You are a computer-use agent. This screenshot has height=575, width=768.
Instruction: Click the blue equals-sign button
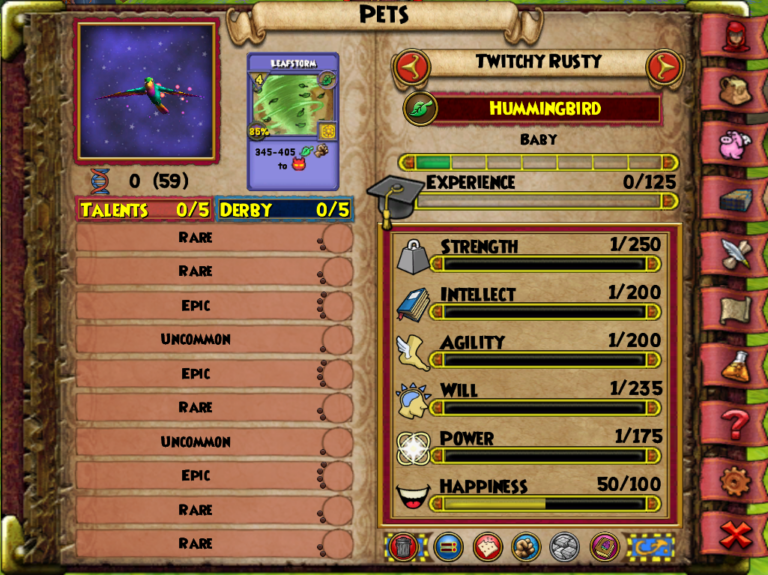449,546
